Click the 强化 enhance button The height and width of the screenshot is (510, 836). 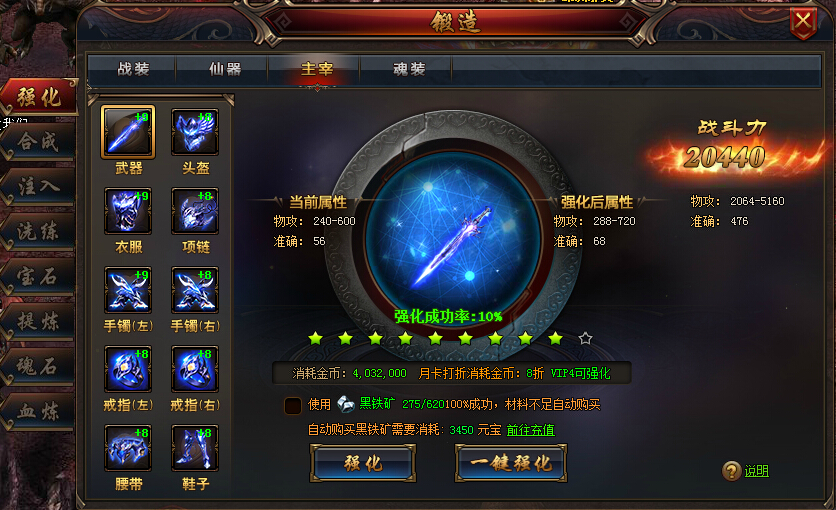362,464
